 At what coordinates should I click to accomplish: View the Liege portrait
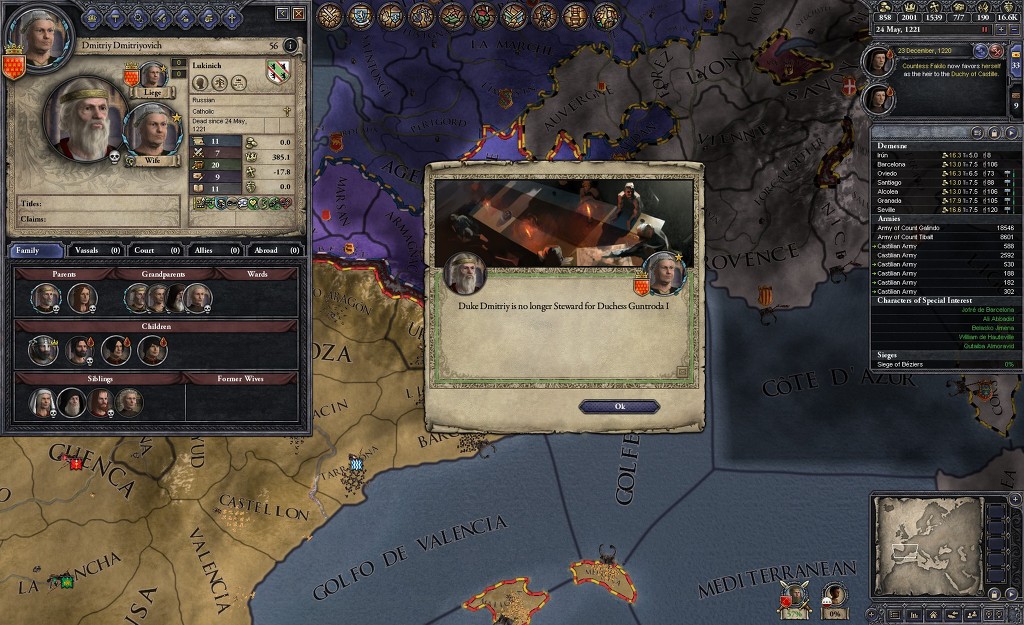pos(152,76)
